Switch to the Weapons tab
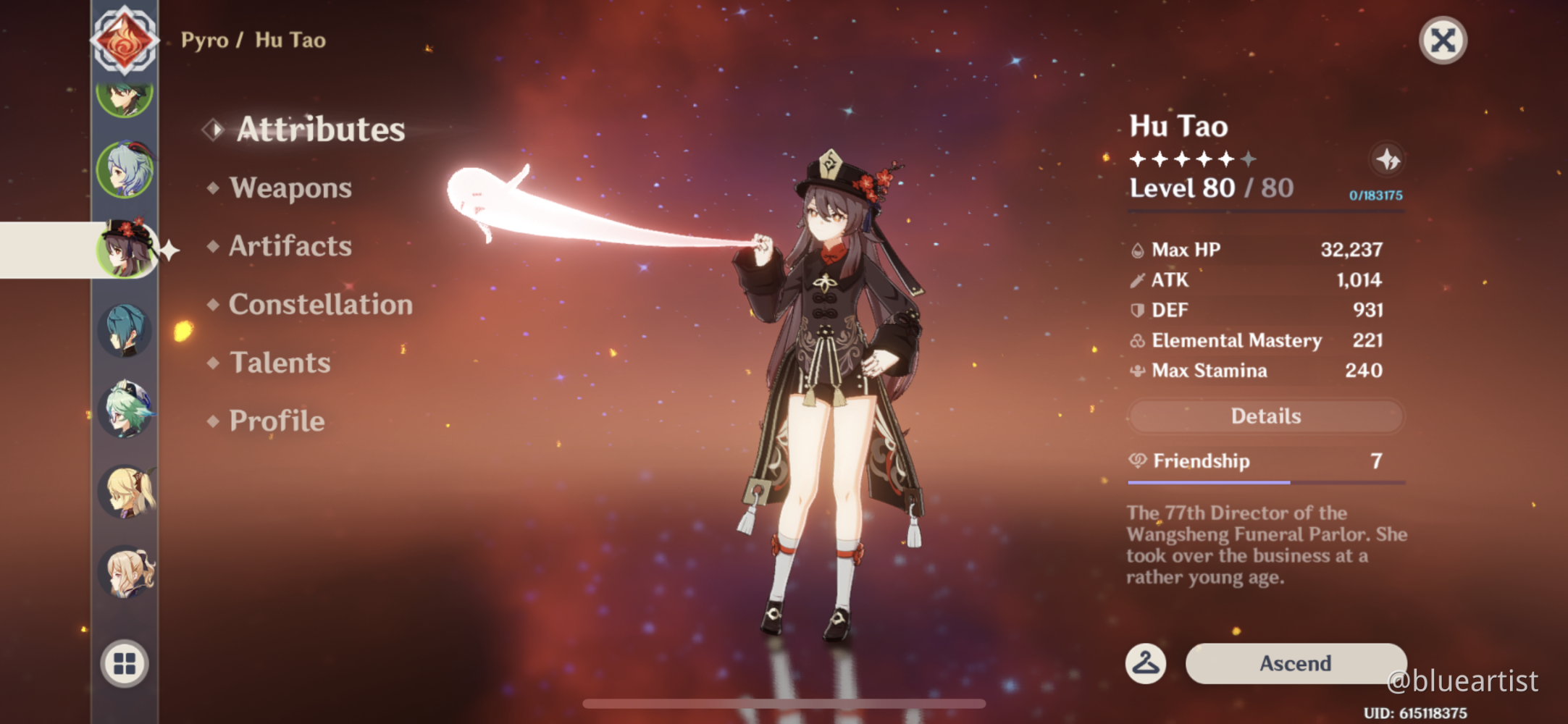This screenshot has width=1568, height=724. [x=290, y=188]
